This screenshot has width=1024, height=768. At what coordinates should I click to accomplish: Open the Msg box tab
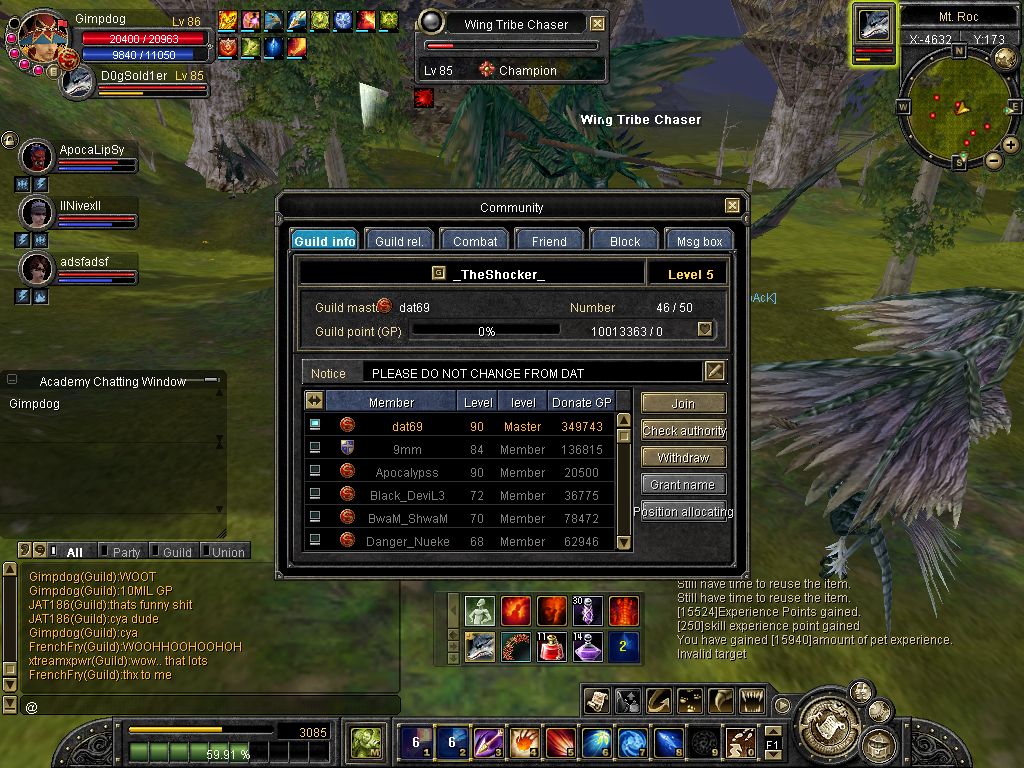click(699, 241)
